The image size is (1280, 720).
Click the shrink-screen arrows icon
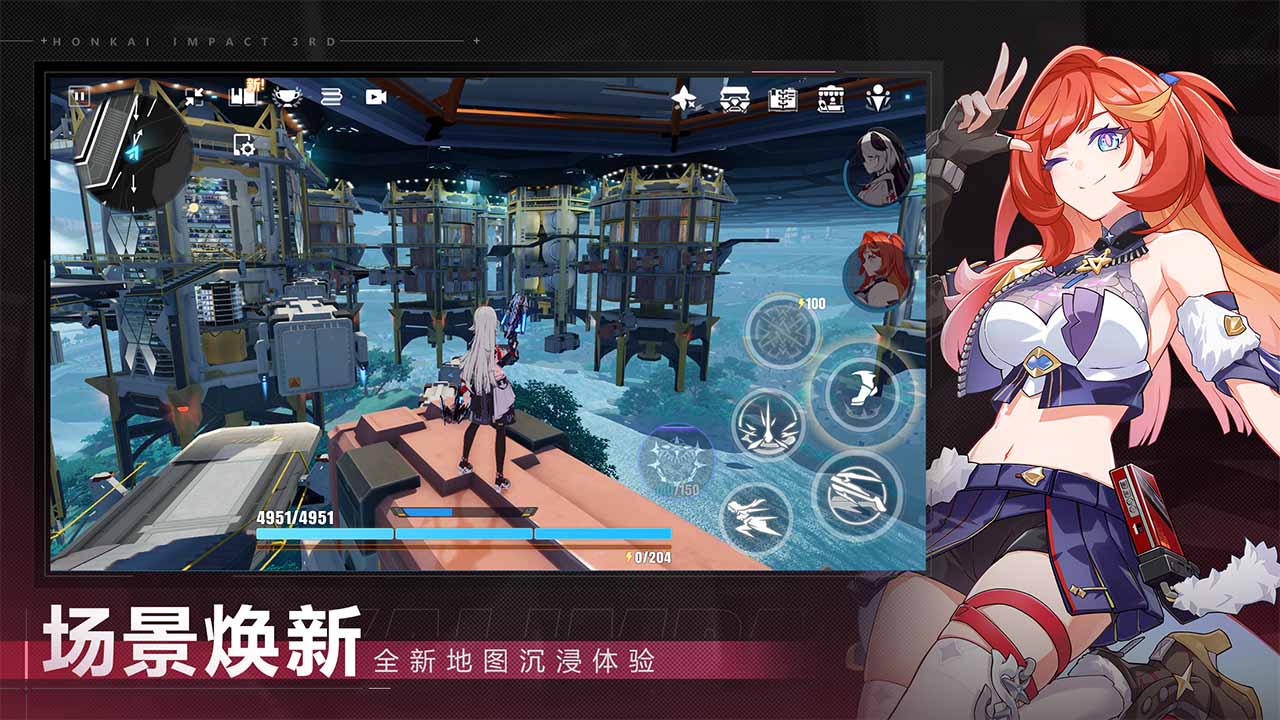[x=194, y=96]
